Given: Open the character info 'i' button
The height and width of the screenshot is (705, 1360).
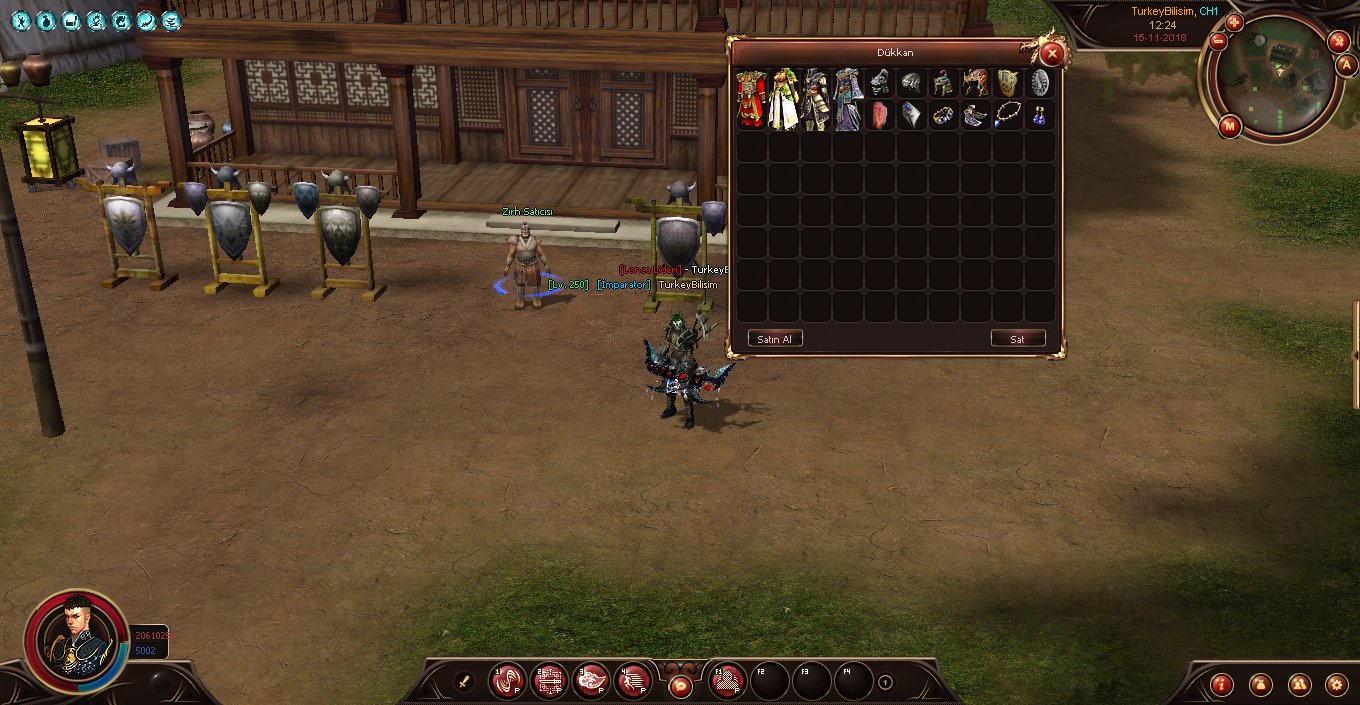Looking at the screenshot, I should [x=1221, y=684].
